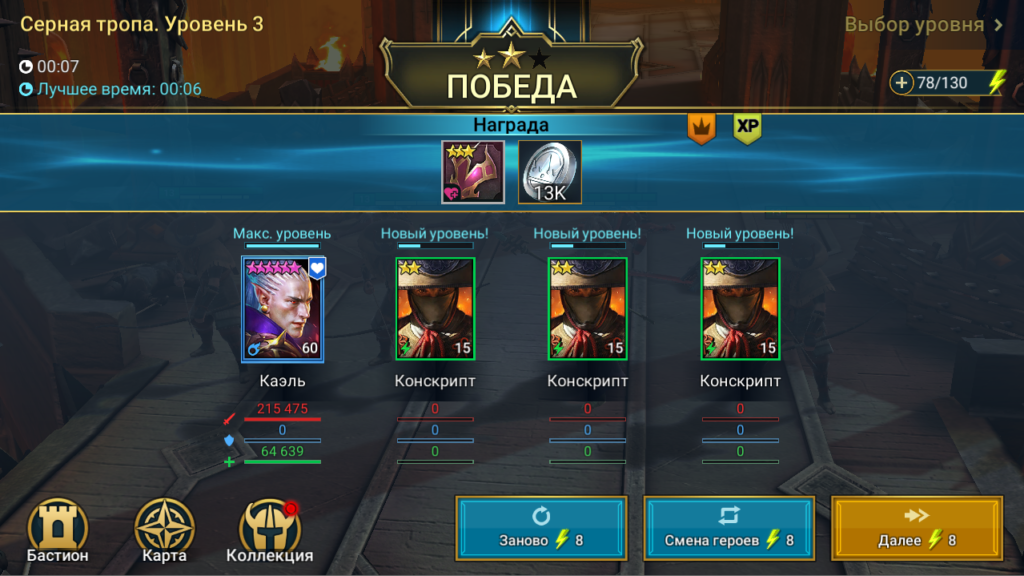The width and height of the screenshot is (1024, 576).
Task: Continue to next stage with Далее
Action: click(x=917, y=526)
